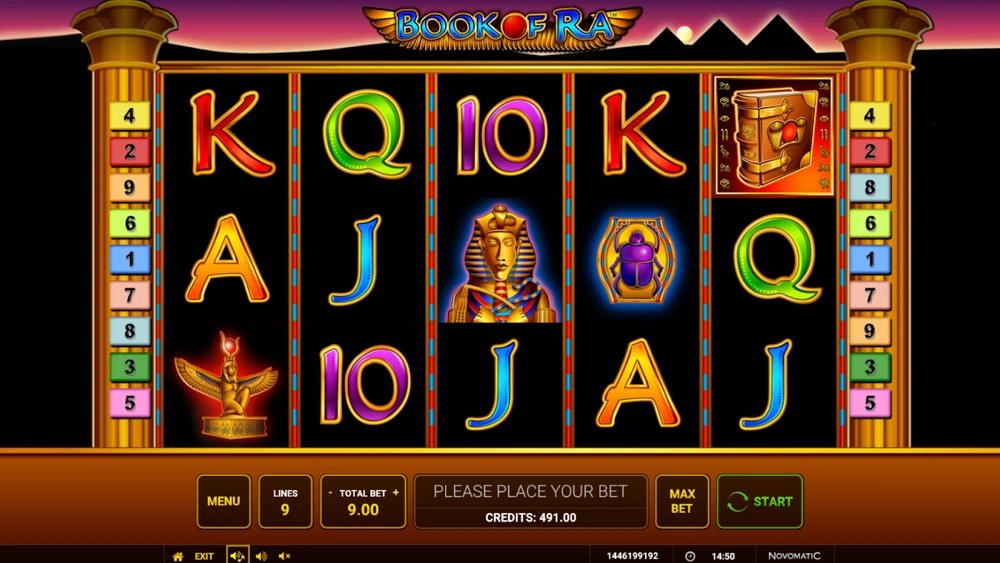1000x563 pixels.
Task: Select the MAX BET button
Action: 681,501
